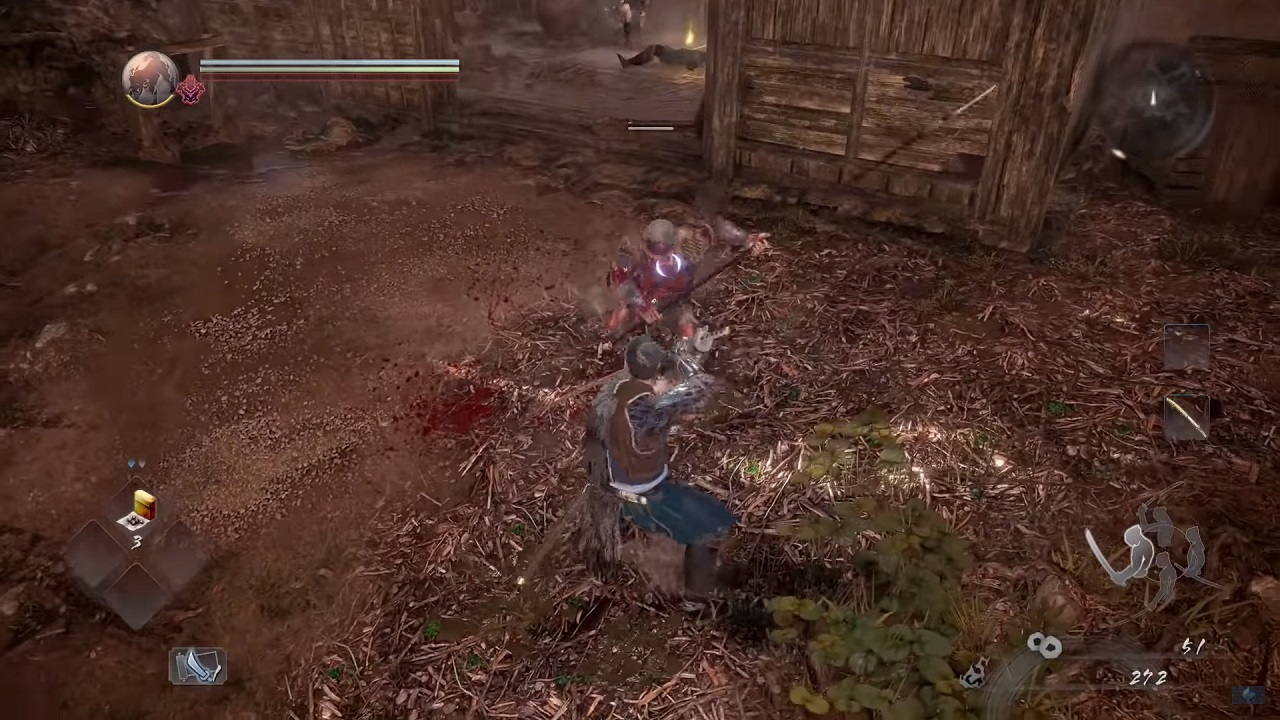Click the katana item thumbnail on the right

click(x=1186, y=417)
